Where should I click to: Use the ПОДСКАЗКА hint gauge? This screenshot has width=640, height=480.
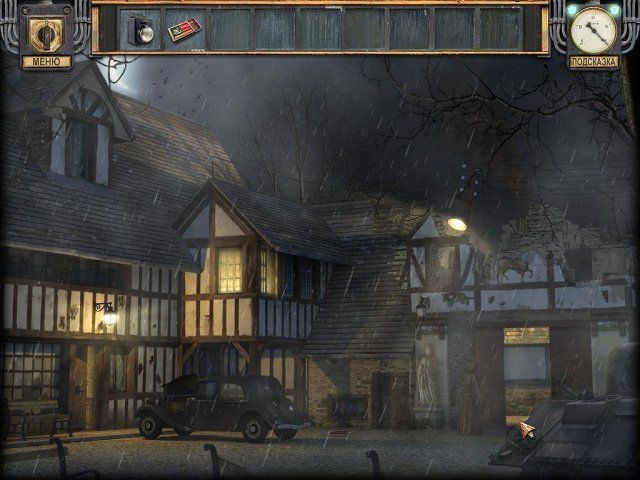[593, 31]
